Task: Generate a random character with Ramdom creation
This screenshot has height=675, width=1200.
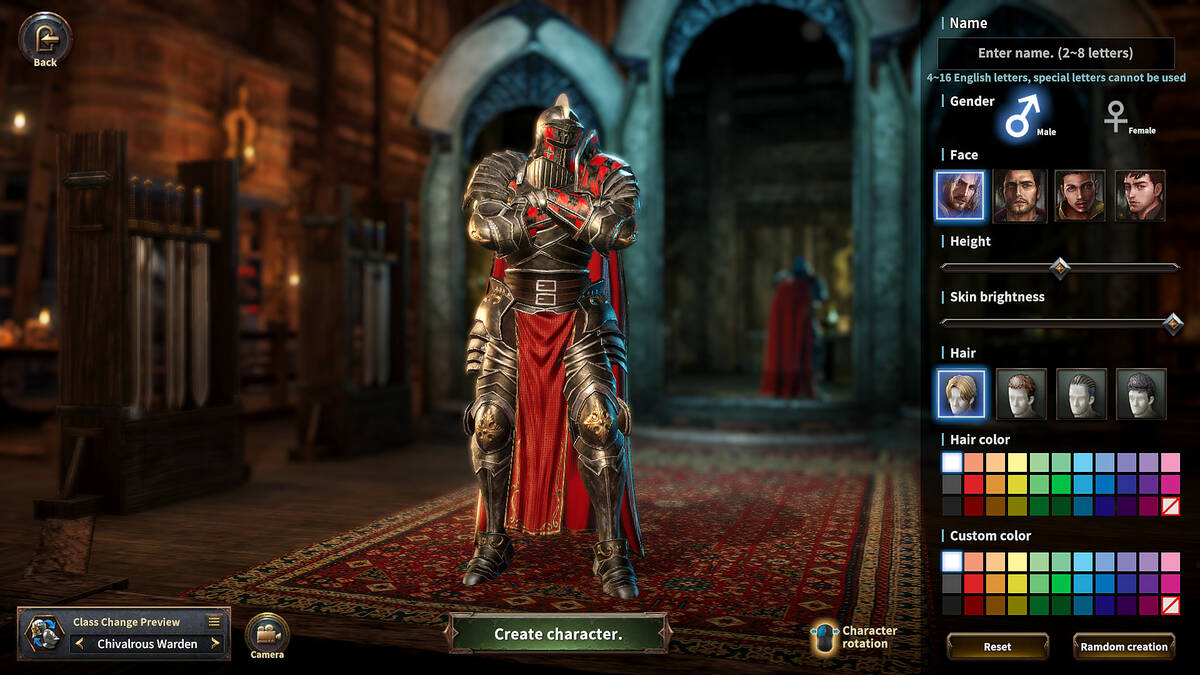Action: (x=1123, y=647)
